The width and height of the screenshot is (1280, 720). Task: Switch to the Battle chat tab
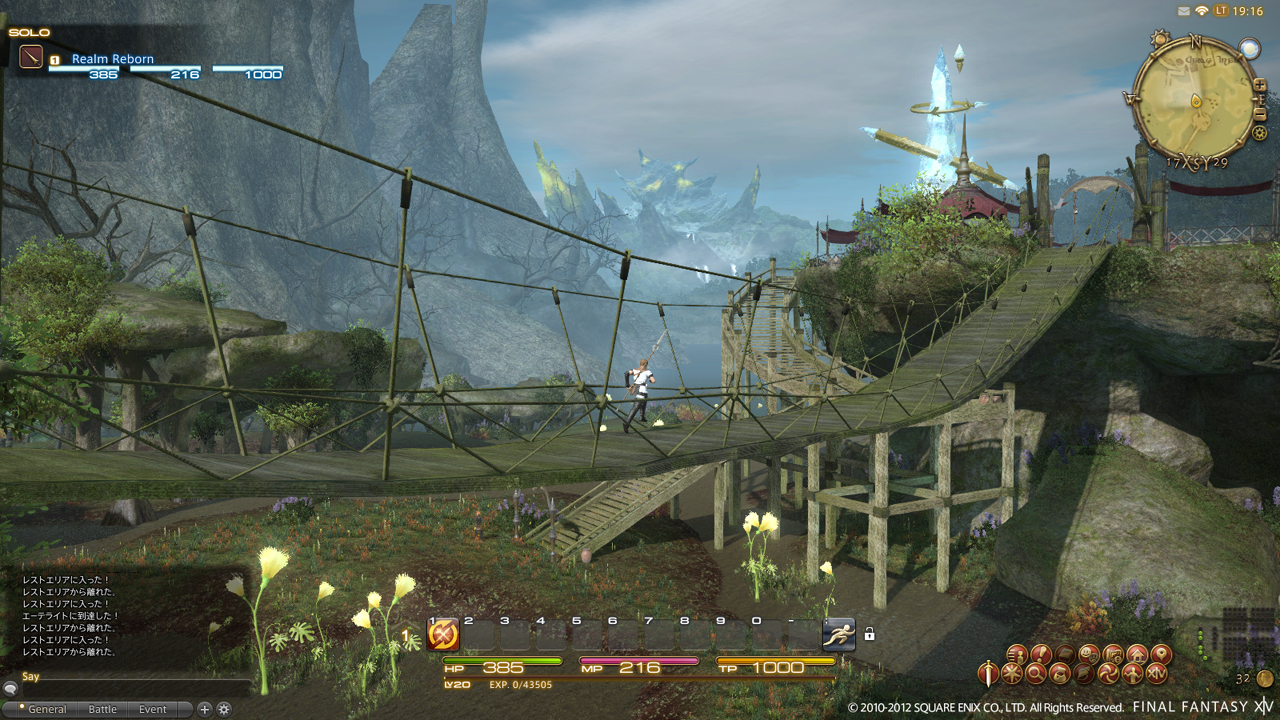[103, 709]
